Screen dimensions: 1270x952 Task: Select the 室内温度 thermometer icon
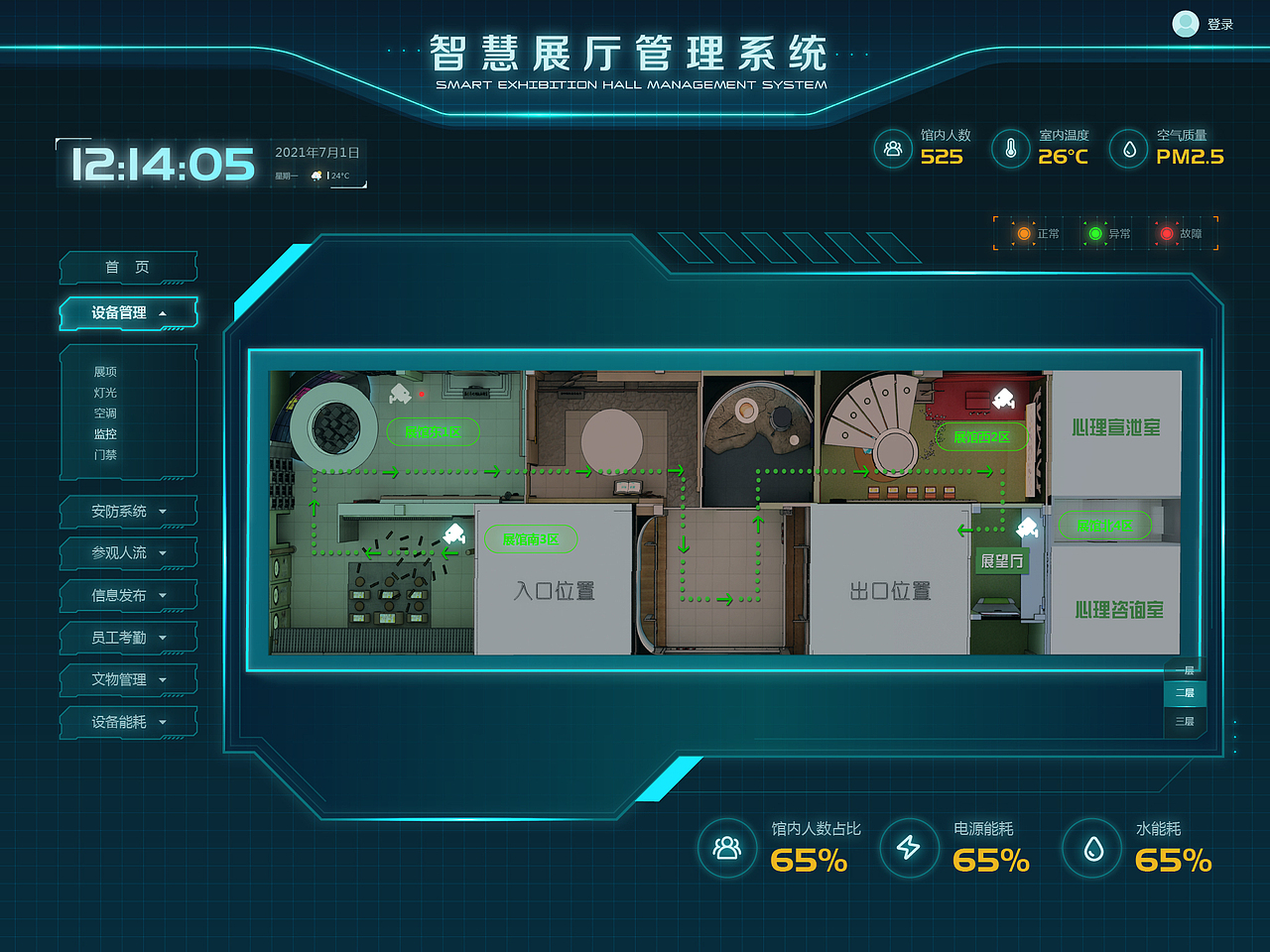point(1010,150)
